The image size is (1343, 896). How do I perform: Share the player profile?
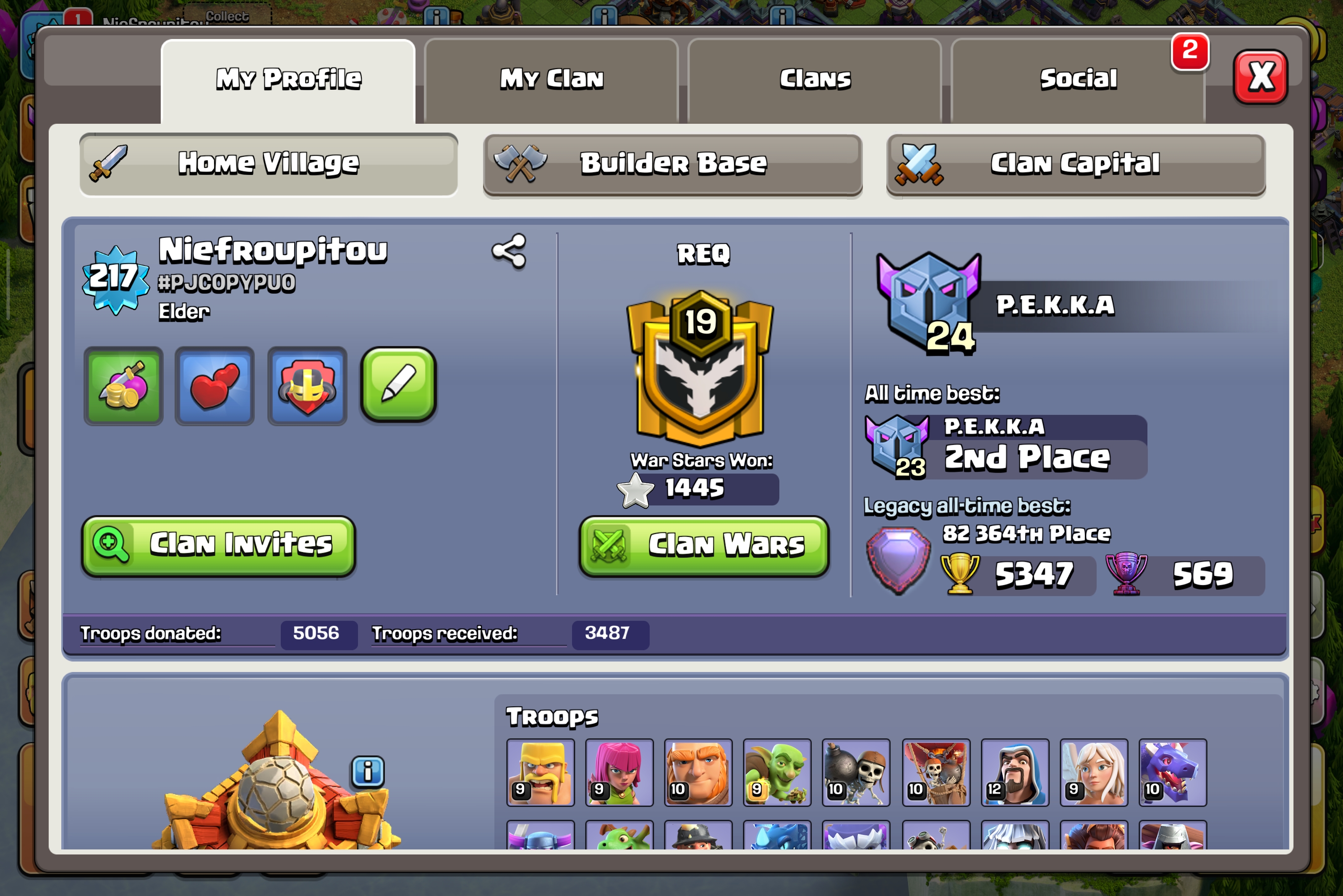509,251
